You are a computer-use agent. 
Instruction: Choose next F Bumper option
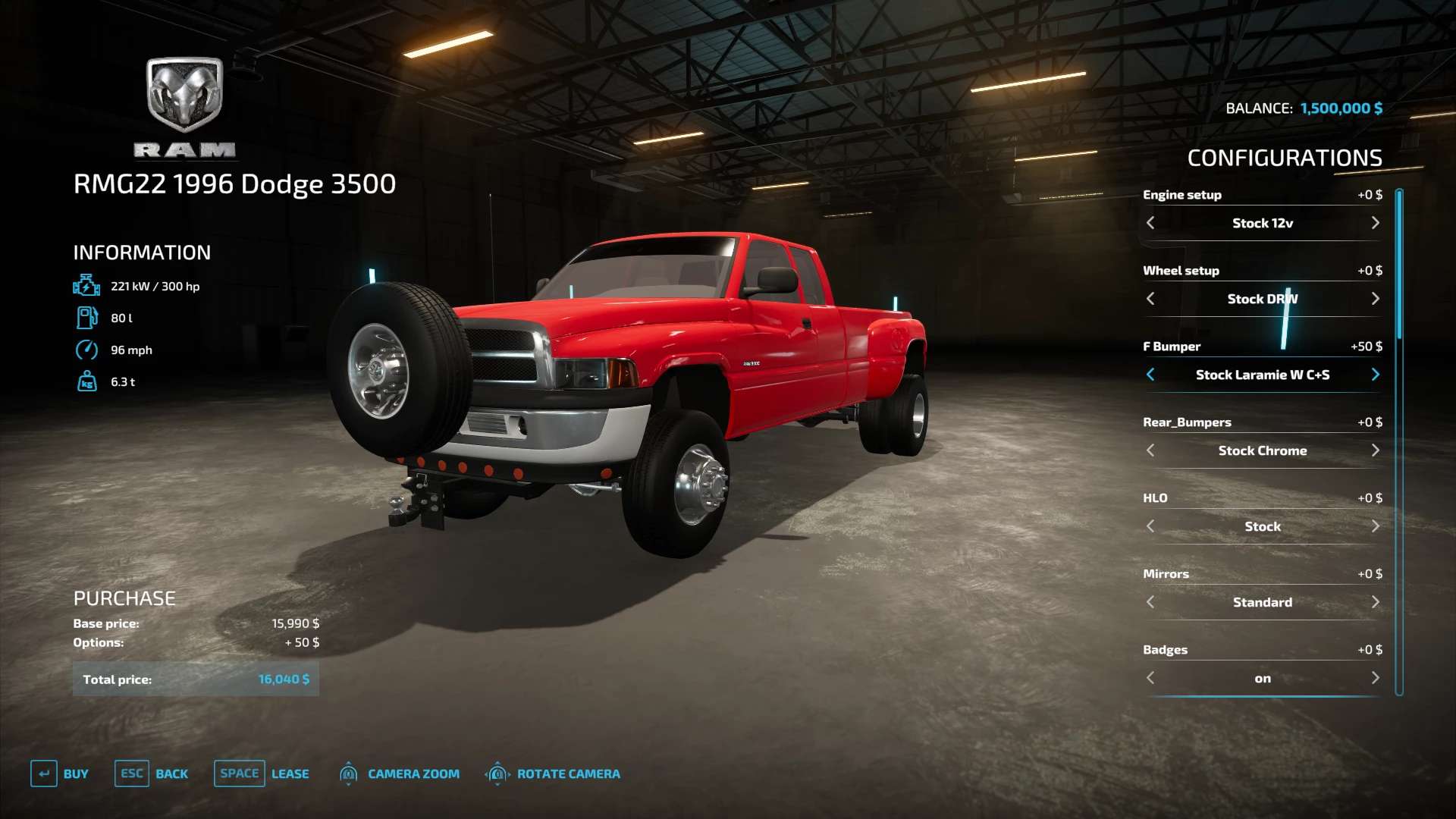[1375, 375]
